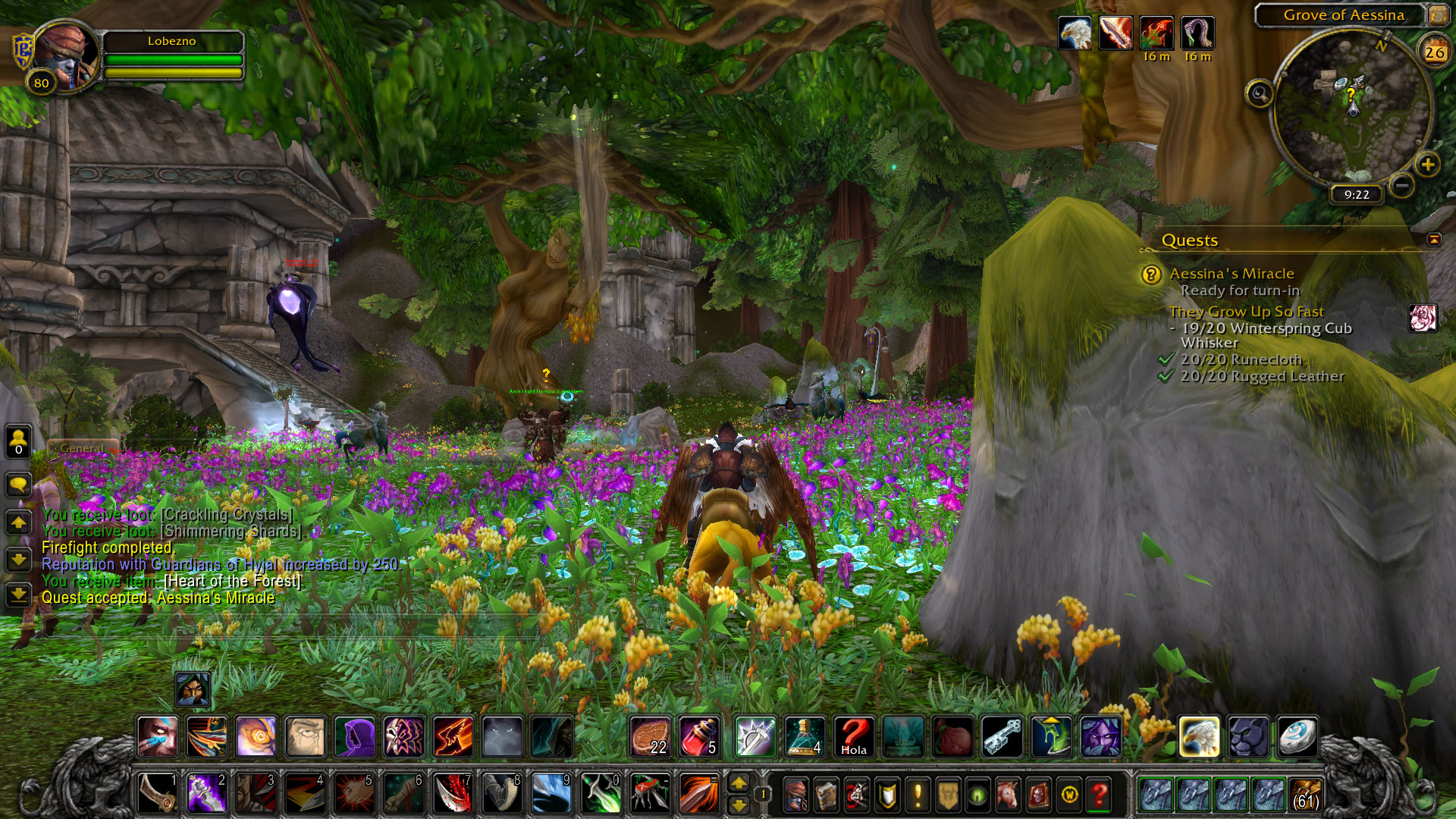Open the horse-head mounts micro button
Screen dimensions: 1456x819
pyautogui.click(x=1008, y=795)
